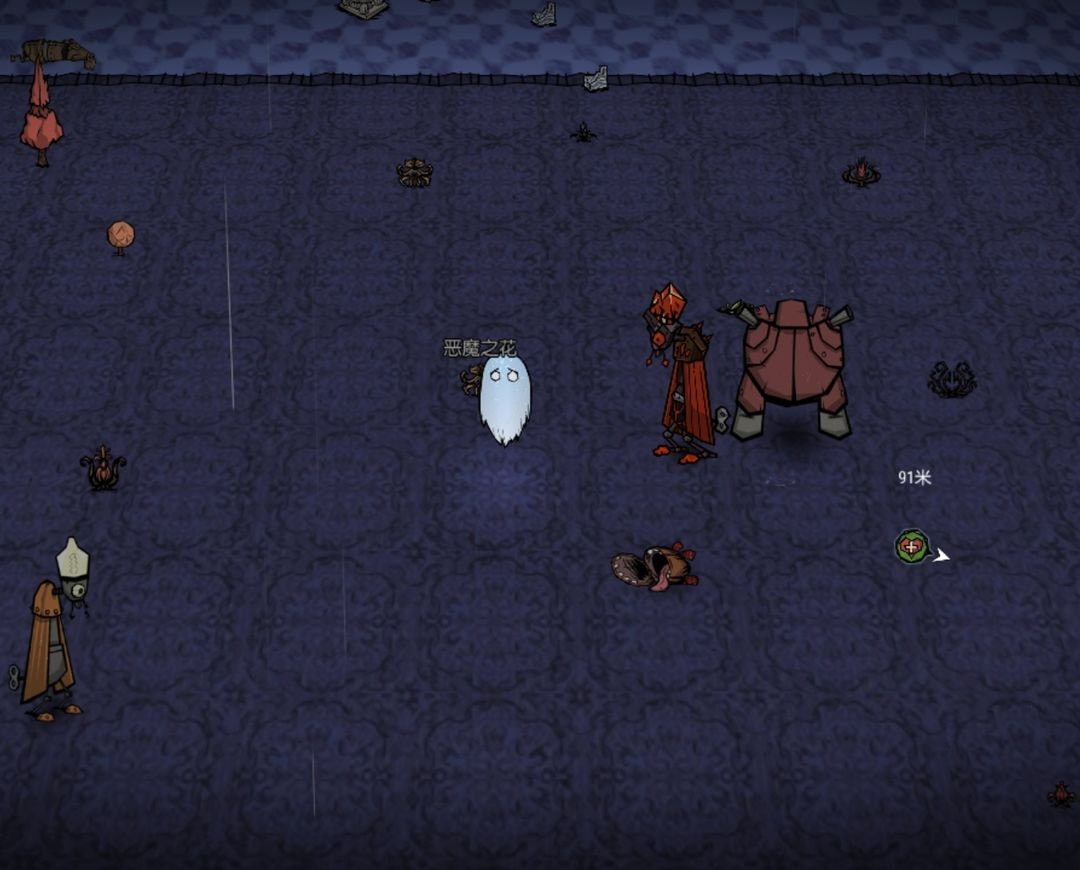Click the green heart waypoint marker

coord(911,547)
